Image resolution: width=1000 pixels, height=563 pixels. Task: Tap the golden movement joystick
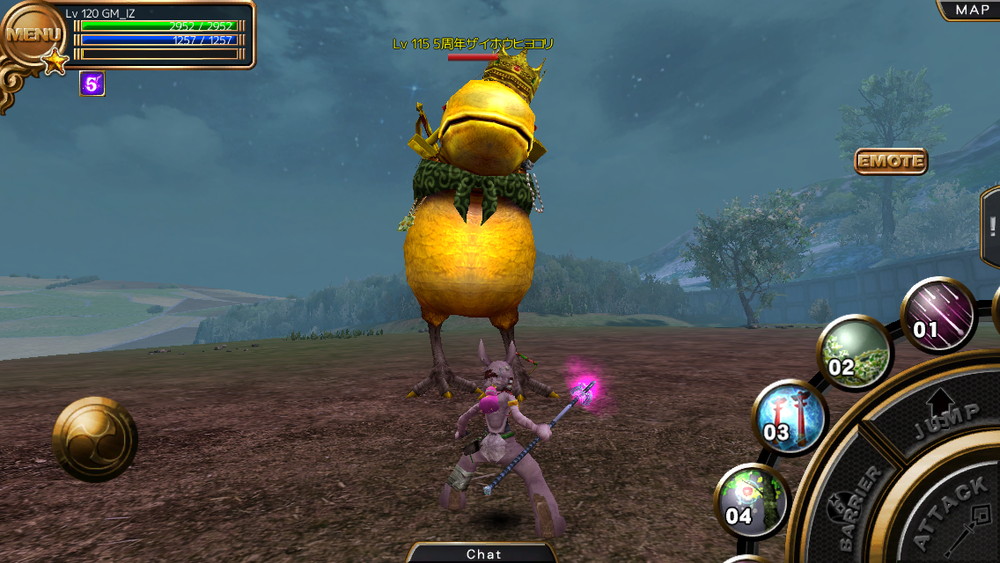(x=95, y=439)
